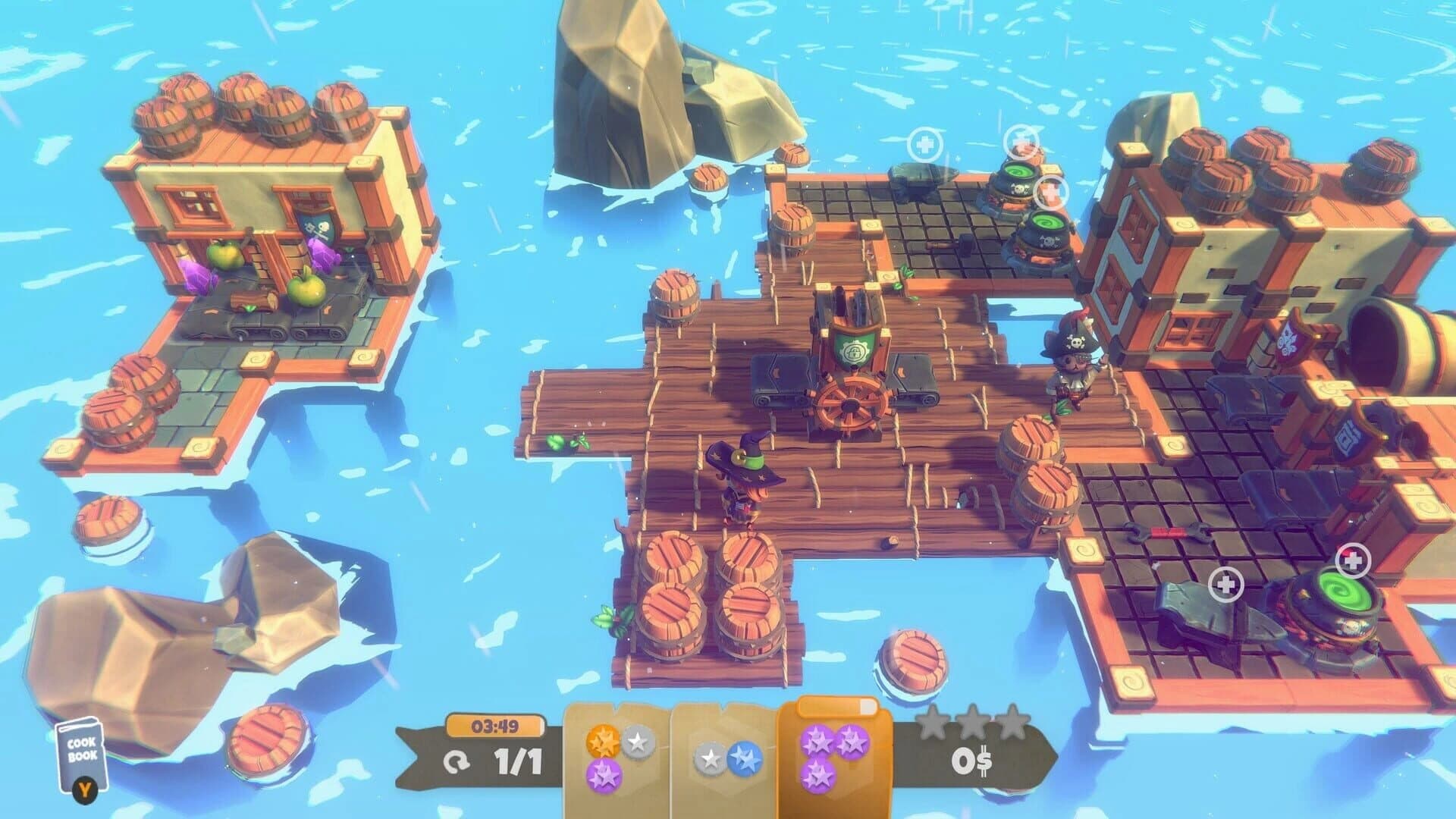
Task: Click the plus pickup icon near the top anvil
Action: click(x=924, y=143)
